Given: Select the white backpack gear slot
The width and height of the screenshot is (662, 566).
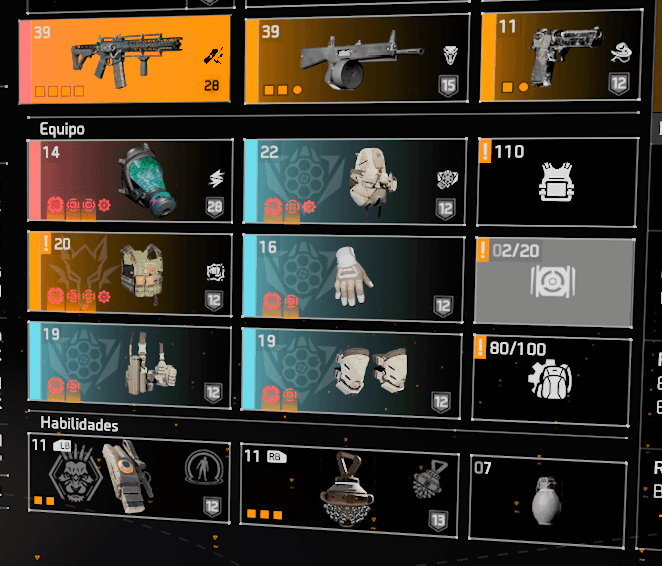Looking at the screenshot, I should click(355, 181).
